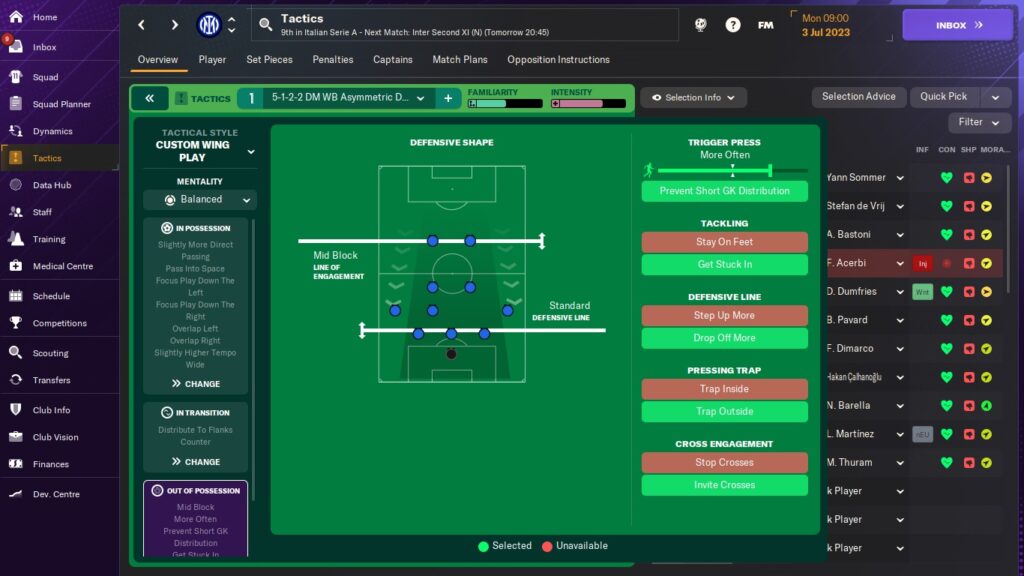
Task: Open the Opposition Instructions tab
Action: pyautogui.click(x=558, y=60)
